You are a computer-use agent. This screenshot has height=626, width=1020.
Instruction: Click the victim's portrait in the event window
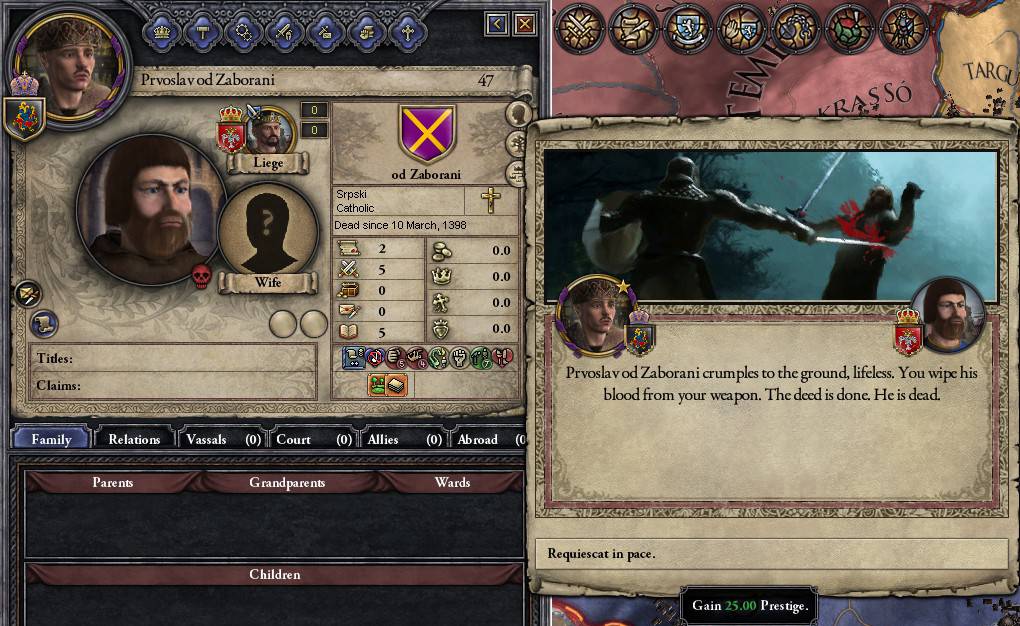coord(947,316)
